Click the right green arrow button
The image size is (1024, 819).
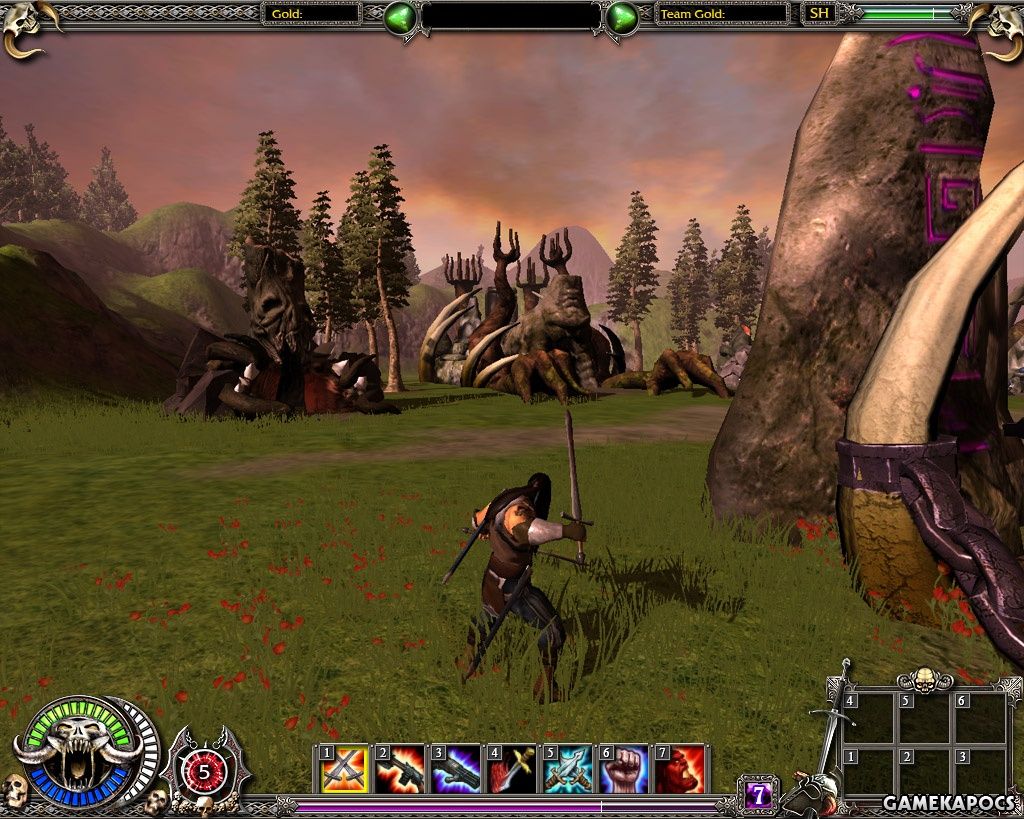pos(622,17)
